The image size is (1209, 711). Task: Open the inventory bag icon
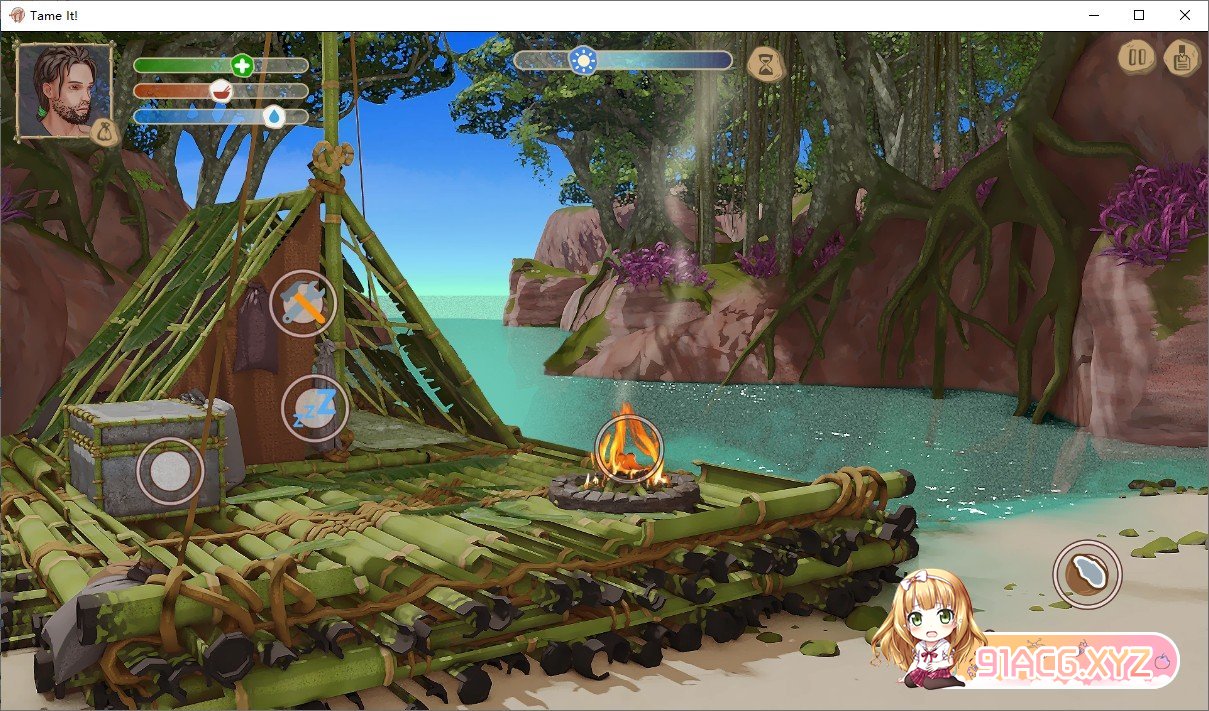[104, 132]
